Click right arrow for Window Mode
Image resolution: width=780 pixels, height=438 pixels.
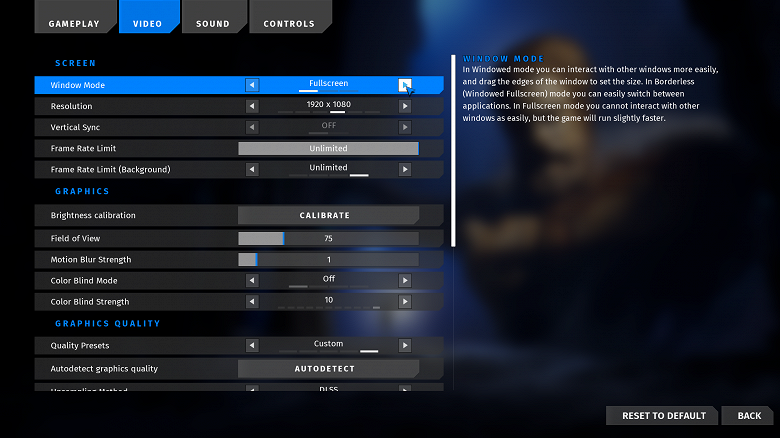(405, 86)
